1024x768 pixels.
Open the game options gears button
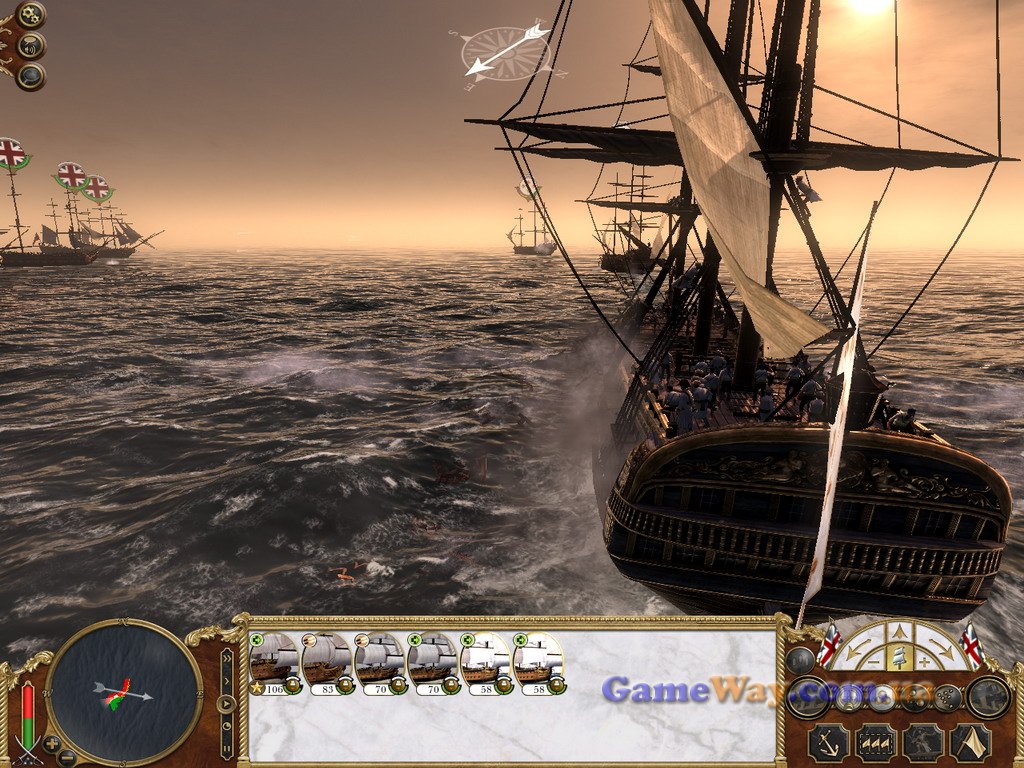[31, 15]
